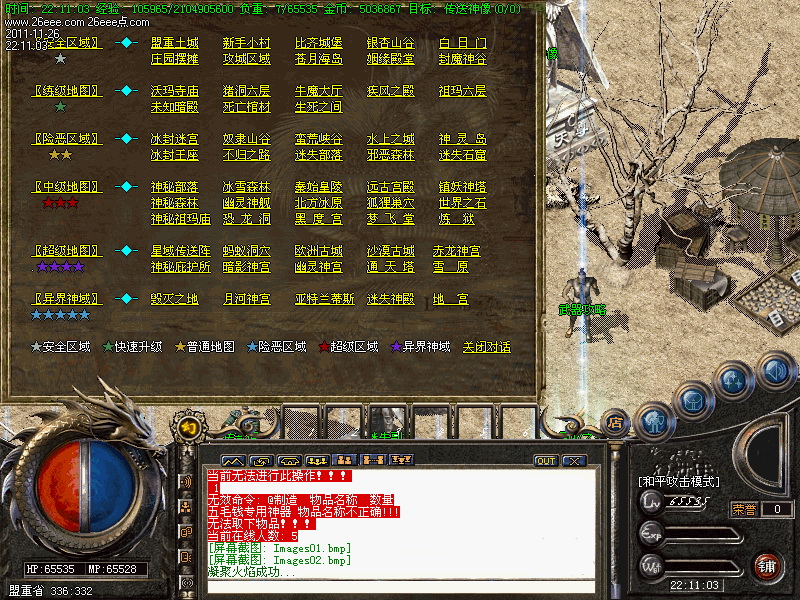The width and height of the screenshot is (800, 600).
Task: Travel to 星域传送阵
Action: (x=180, y=251)
